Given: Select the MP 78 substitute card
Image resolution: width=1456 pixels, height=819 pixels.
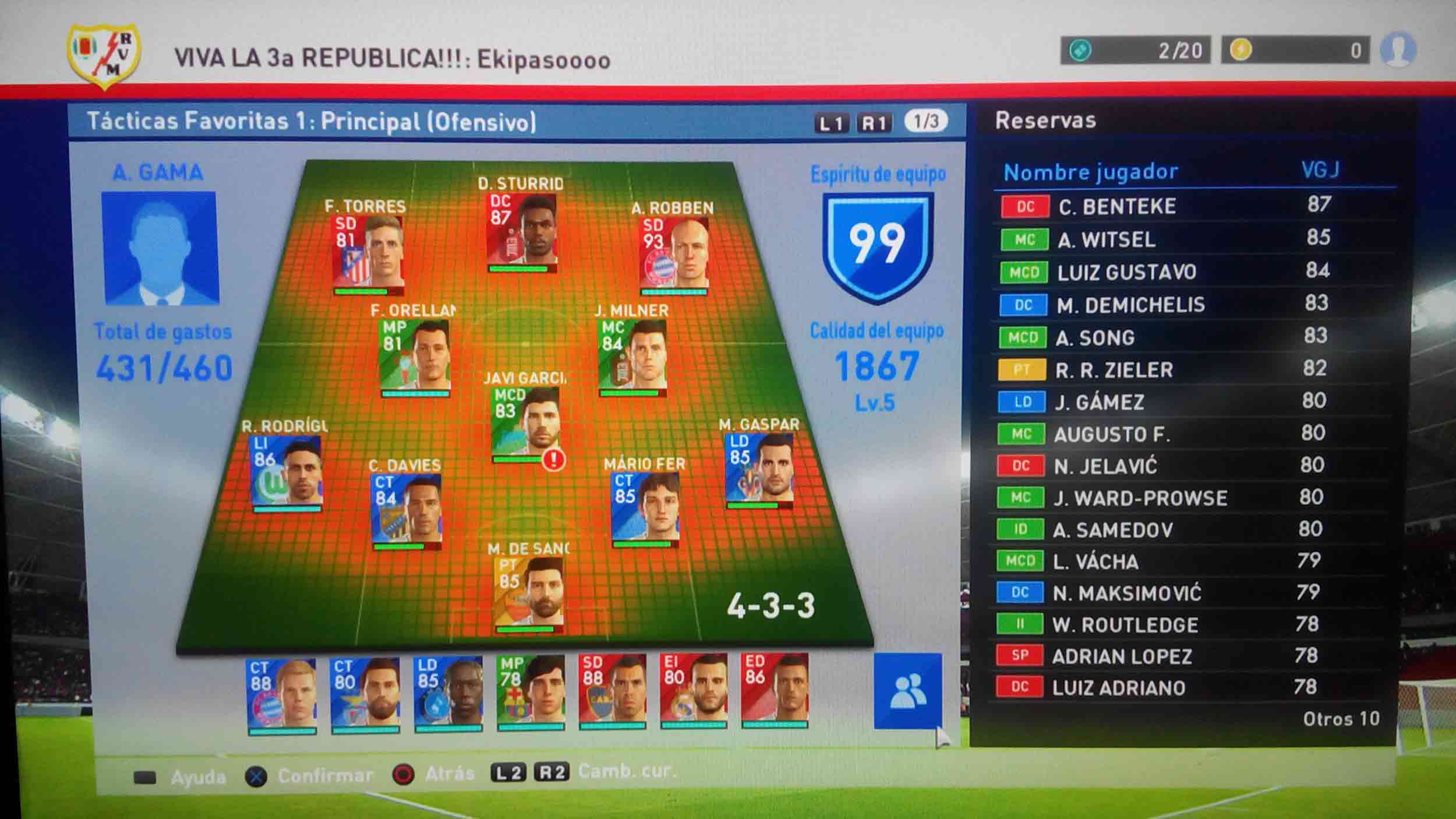Looking at the screenshot, I should coord(531,693).
